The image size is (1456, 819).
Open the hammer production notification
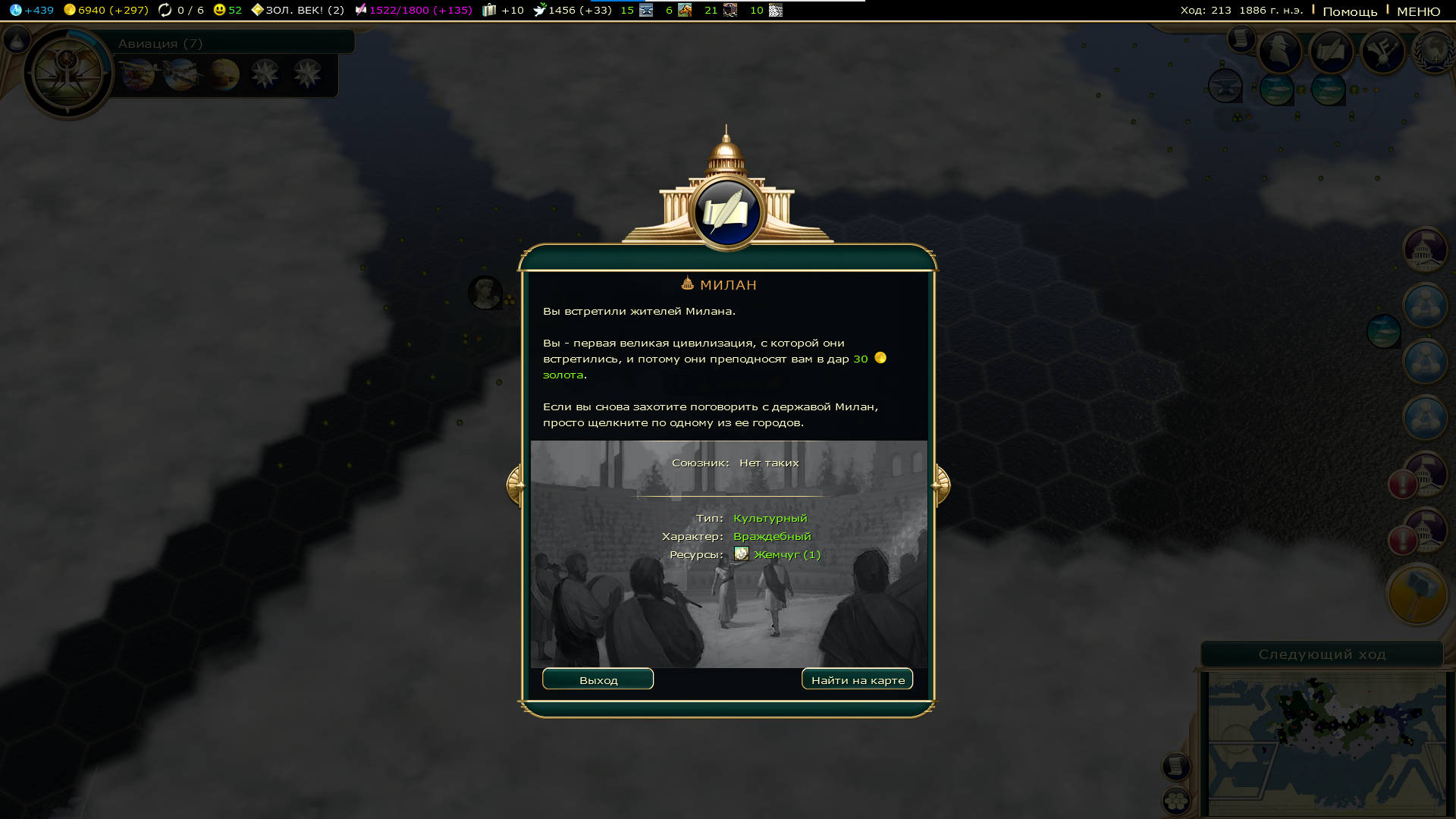pyautogui.click(x=1417, y=595)
